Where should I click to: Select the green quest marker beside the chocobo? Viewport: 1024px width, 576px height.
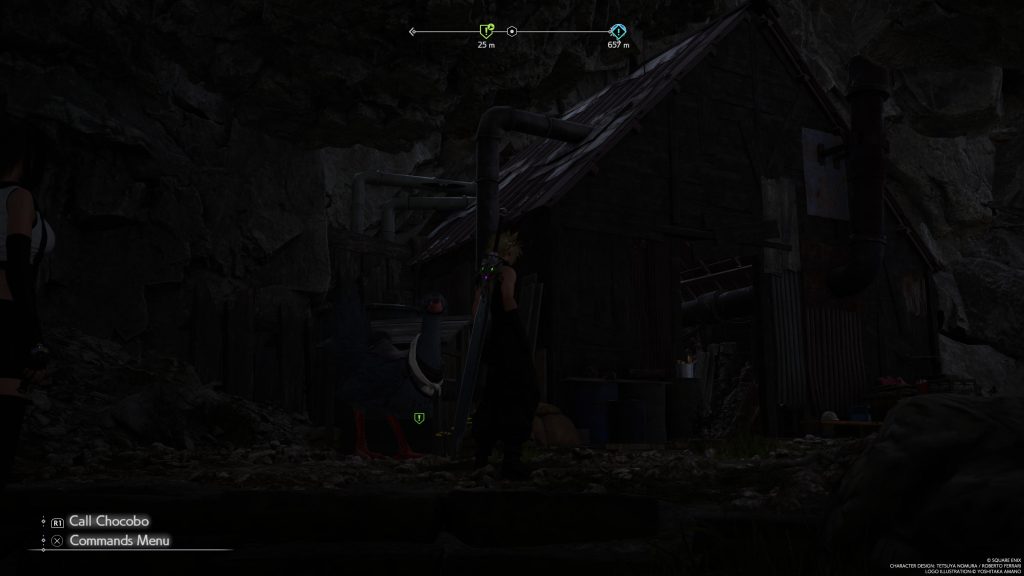[x=419, y=417]
